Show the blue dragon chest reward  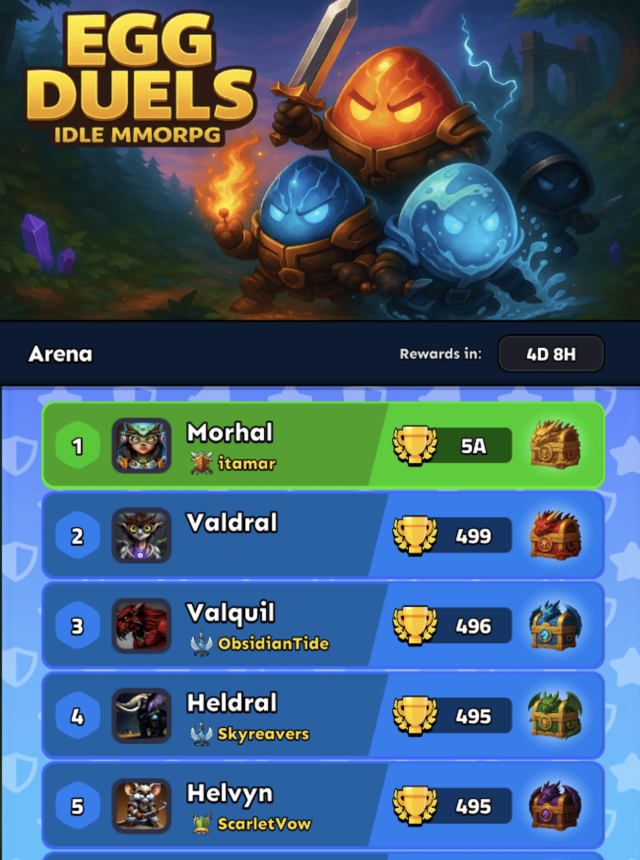click(x=555, y=625)
